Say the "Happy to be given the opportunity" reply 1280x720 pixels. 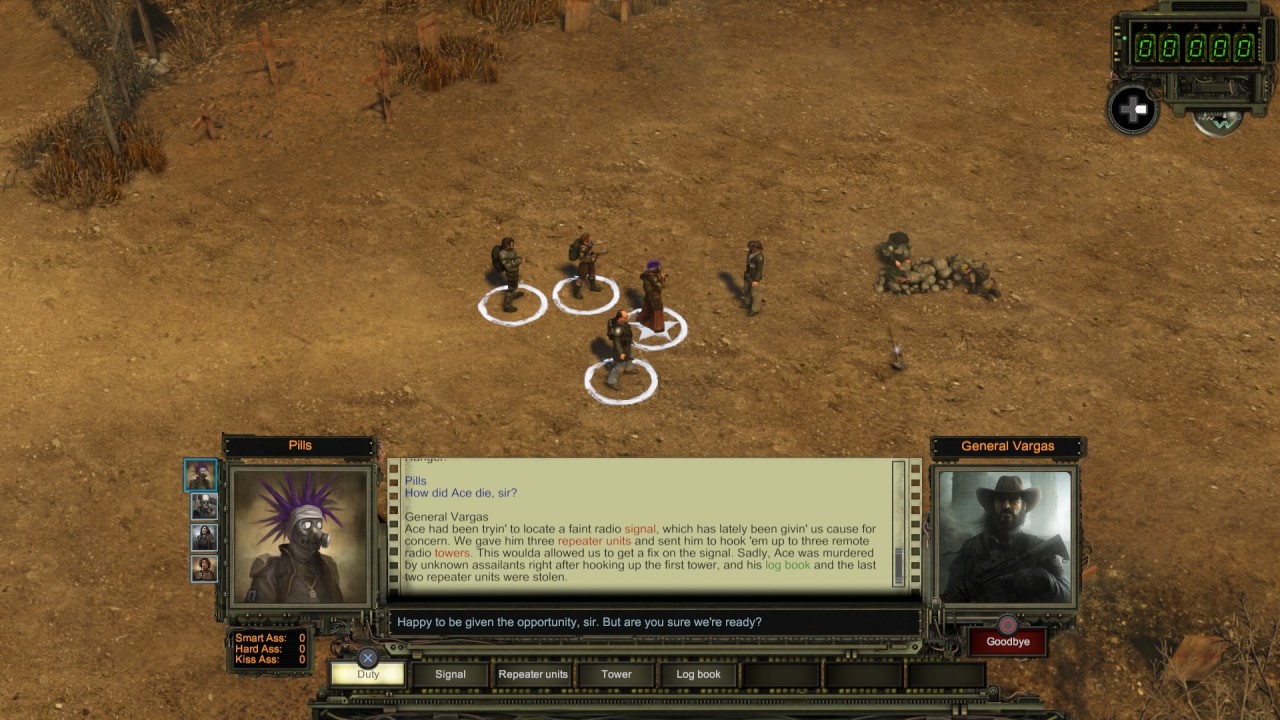click(x=579, y=622)
